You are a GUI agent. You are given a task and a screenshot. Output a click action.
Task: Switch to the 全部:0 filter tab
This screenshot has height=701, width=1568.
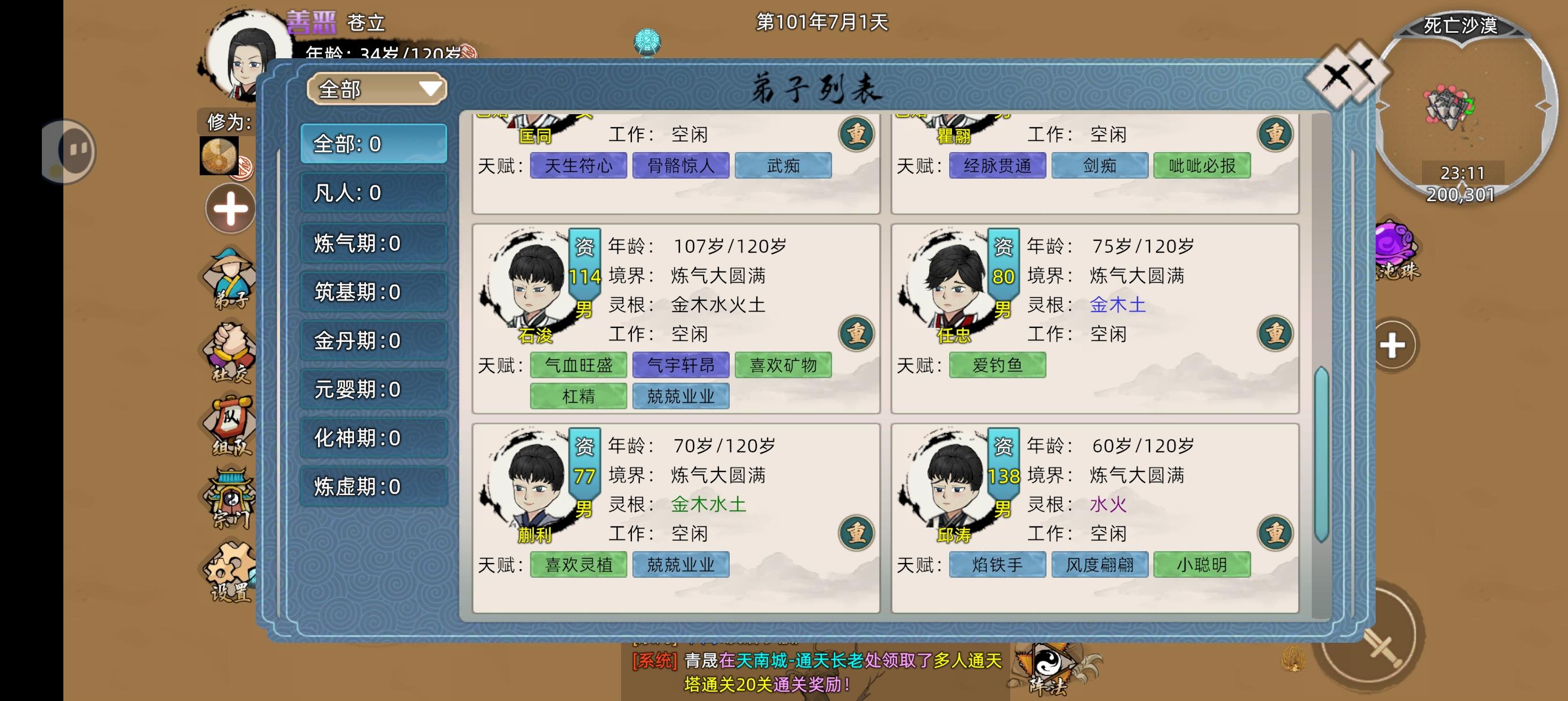(x=374, y=143)
